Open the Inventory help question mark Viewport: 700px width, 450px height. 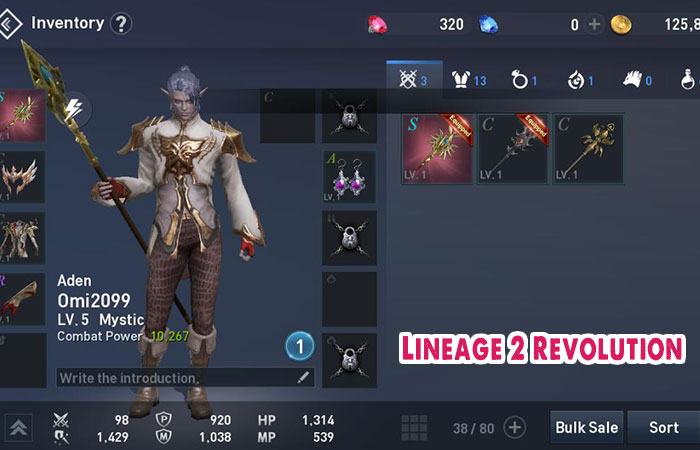120,23
